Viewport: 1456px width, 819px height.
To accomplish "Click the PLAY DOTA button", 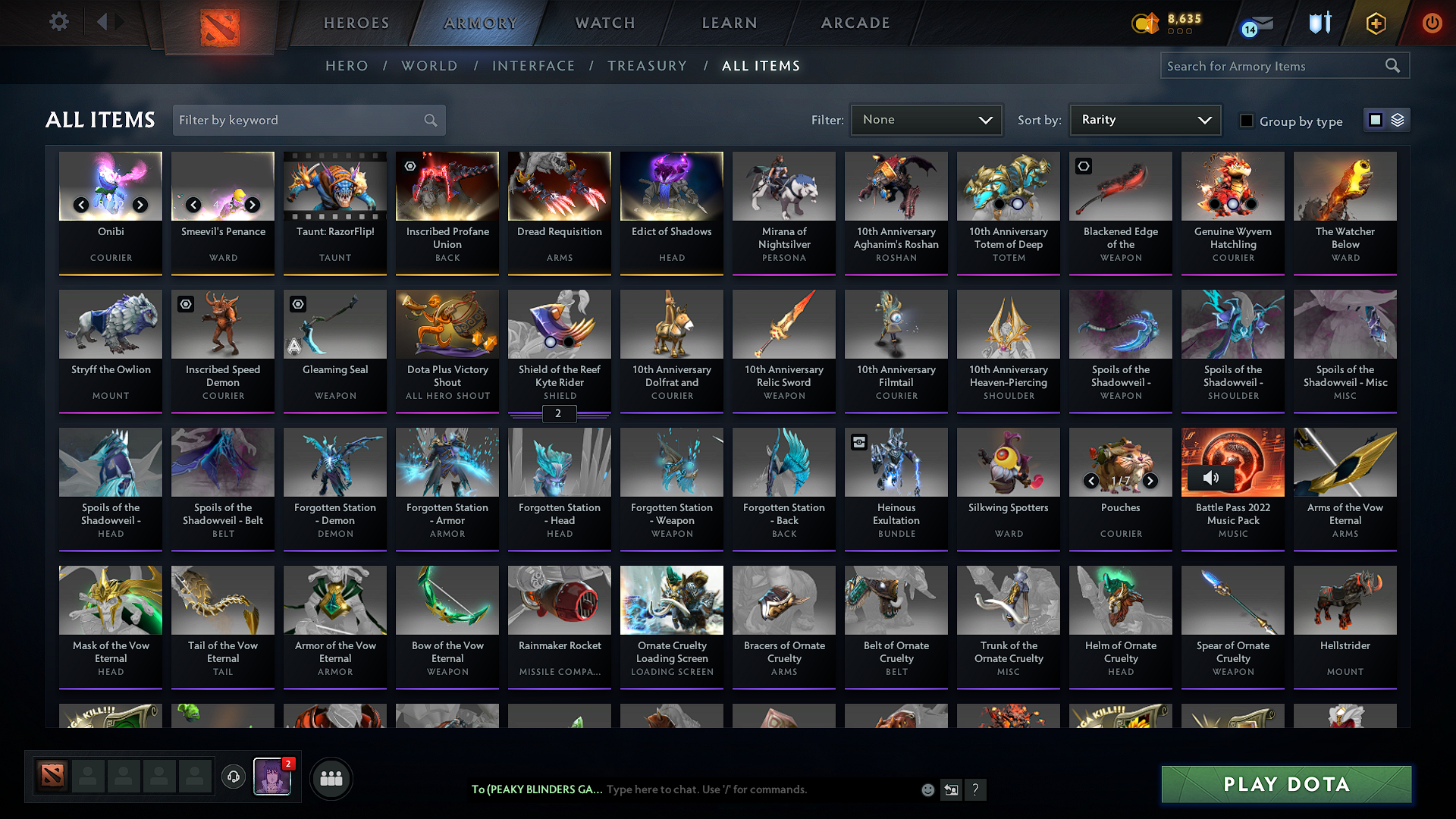I will 1285,785.
